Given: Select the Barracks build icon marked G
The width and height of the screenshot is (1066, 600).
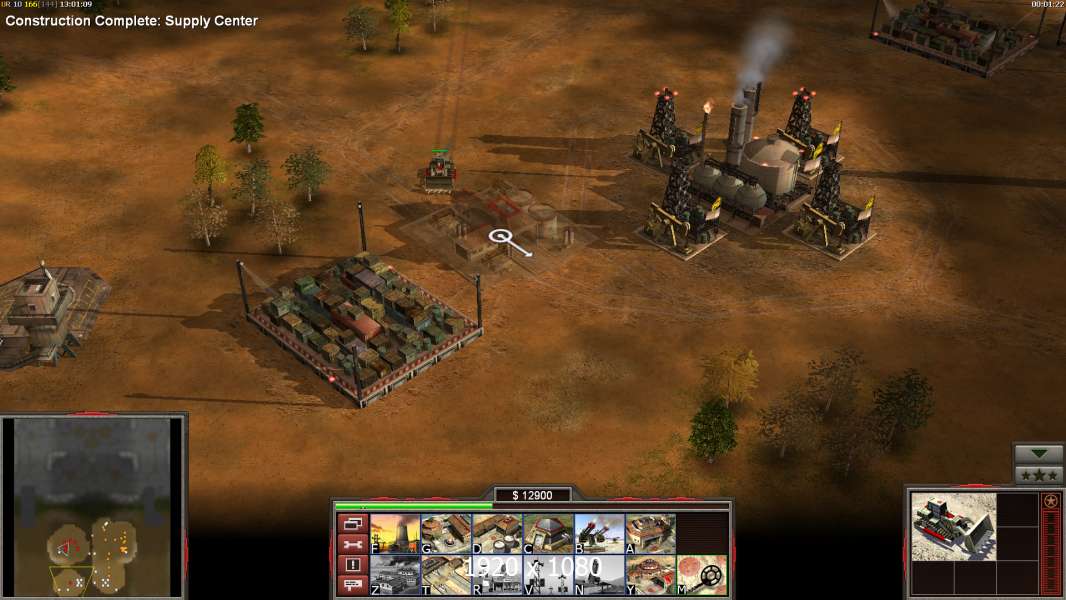Looking at the screenshot, I should pyautogui.click(x=446, y=534).
